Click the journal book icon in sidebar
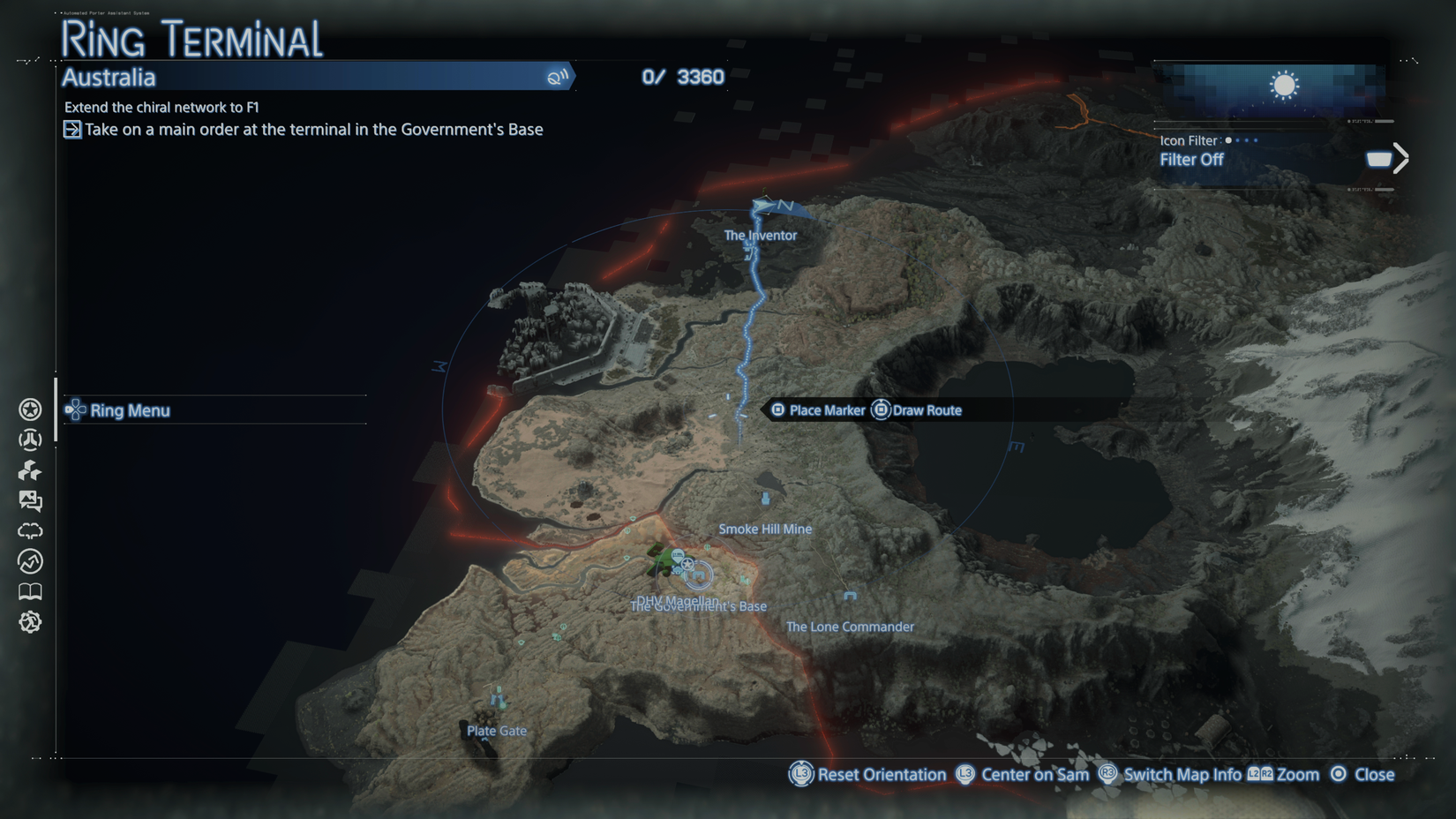Image resolution: width=1456 pixels, height=819 pixels. pyautogui.click(x=30, y=591)
